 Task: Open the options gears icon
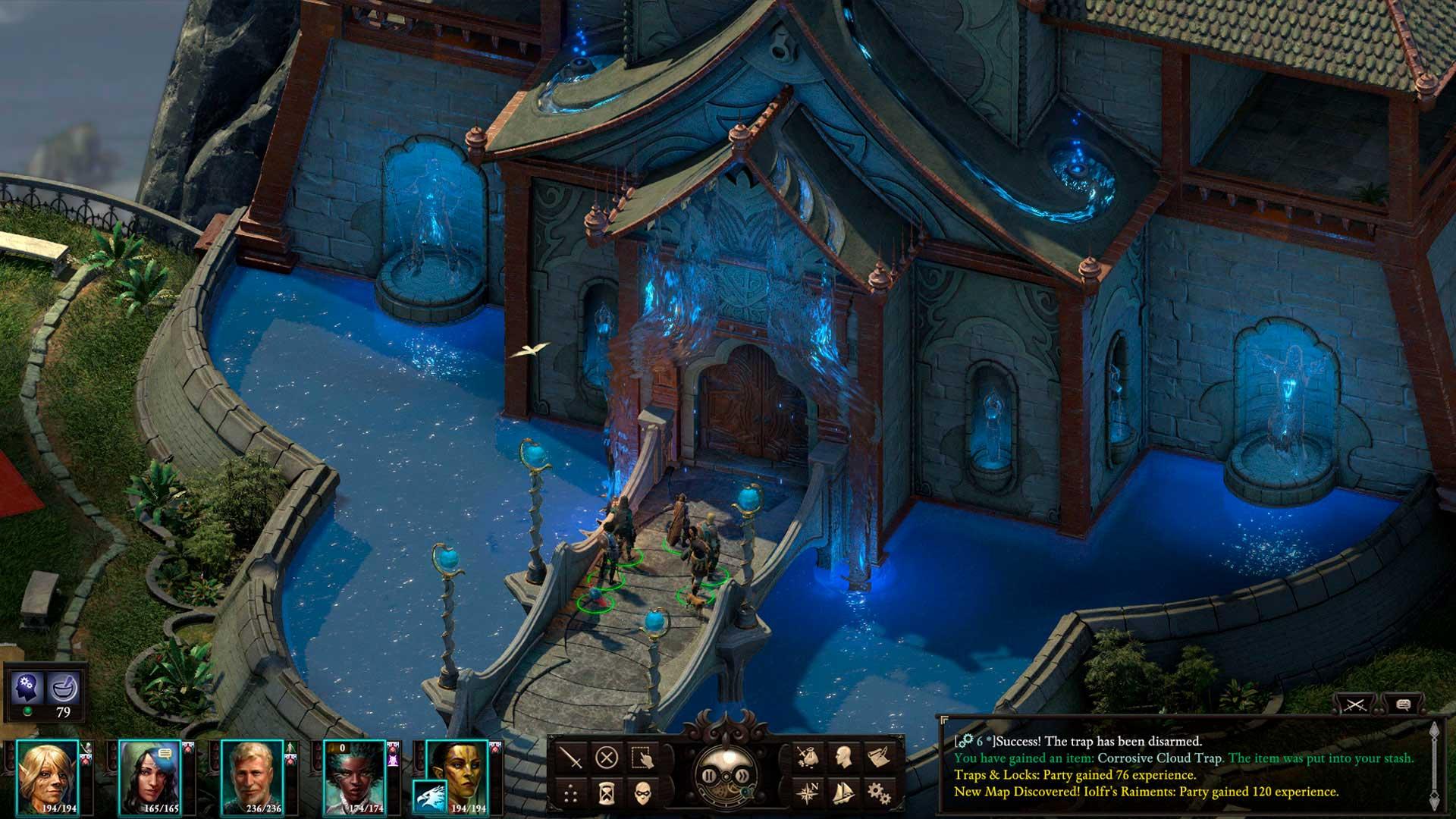878,794
